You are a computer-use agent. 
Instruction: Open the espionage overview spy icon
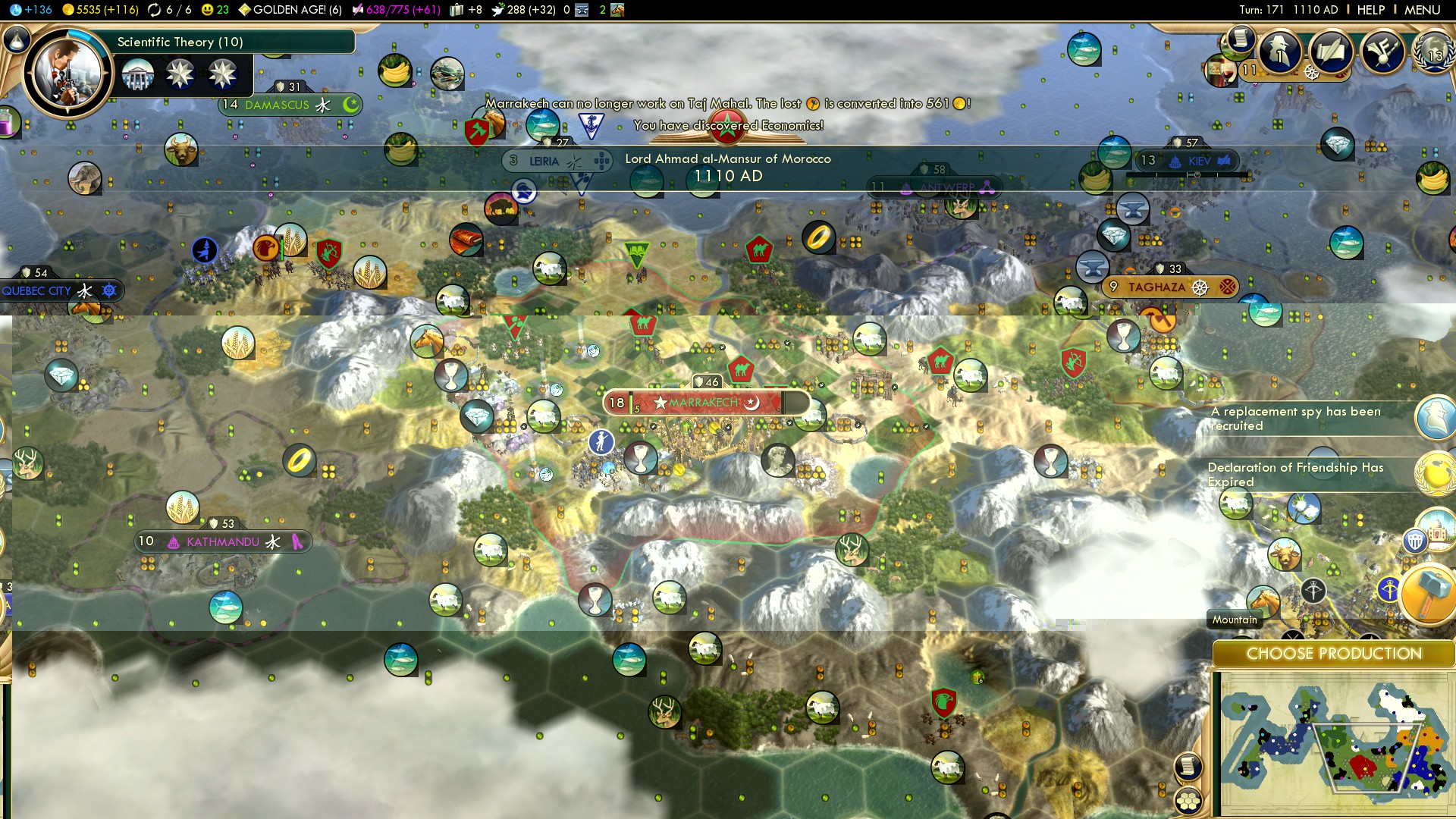pyautogui.click(x=1281, y=52)
